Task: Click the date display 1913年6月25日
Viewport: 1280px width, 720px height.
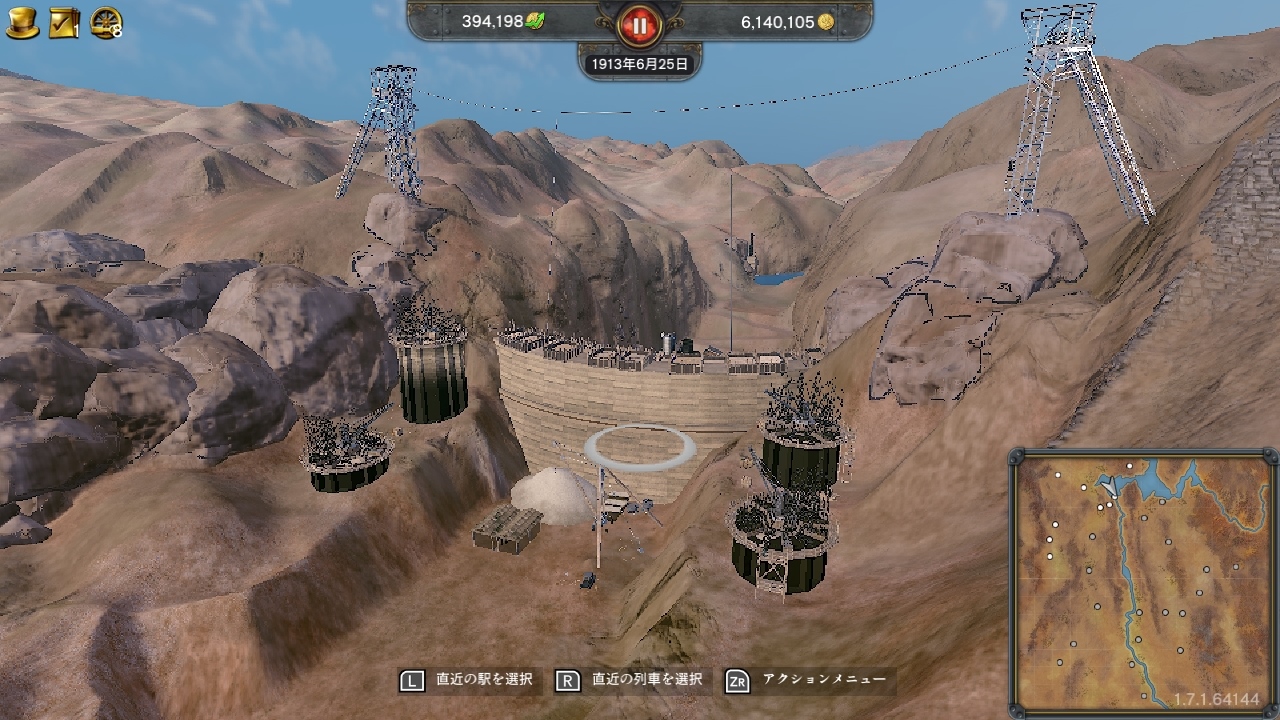Action: tap(641, 62)
